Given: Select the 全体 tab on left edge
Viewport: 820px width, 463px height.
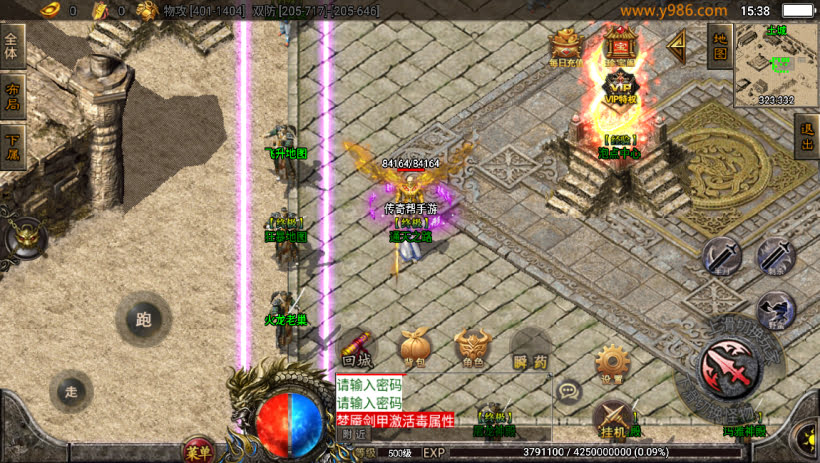Looking at the screenshot, I should [x=12, y=48].
